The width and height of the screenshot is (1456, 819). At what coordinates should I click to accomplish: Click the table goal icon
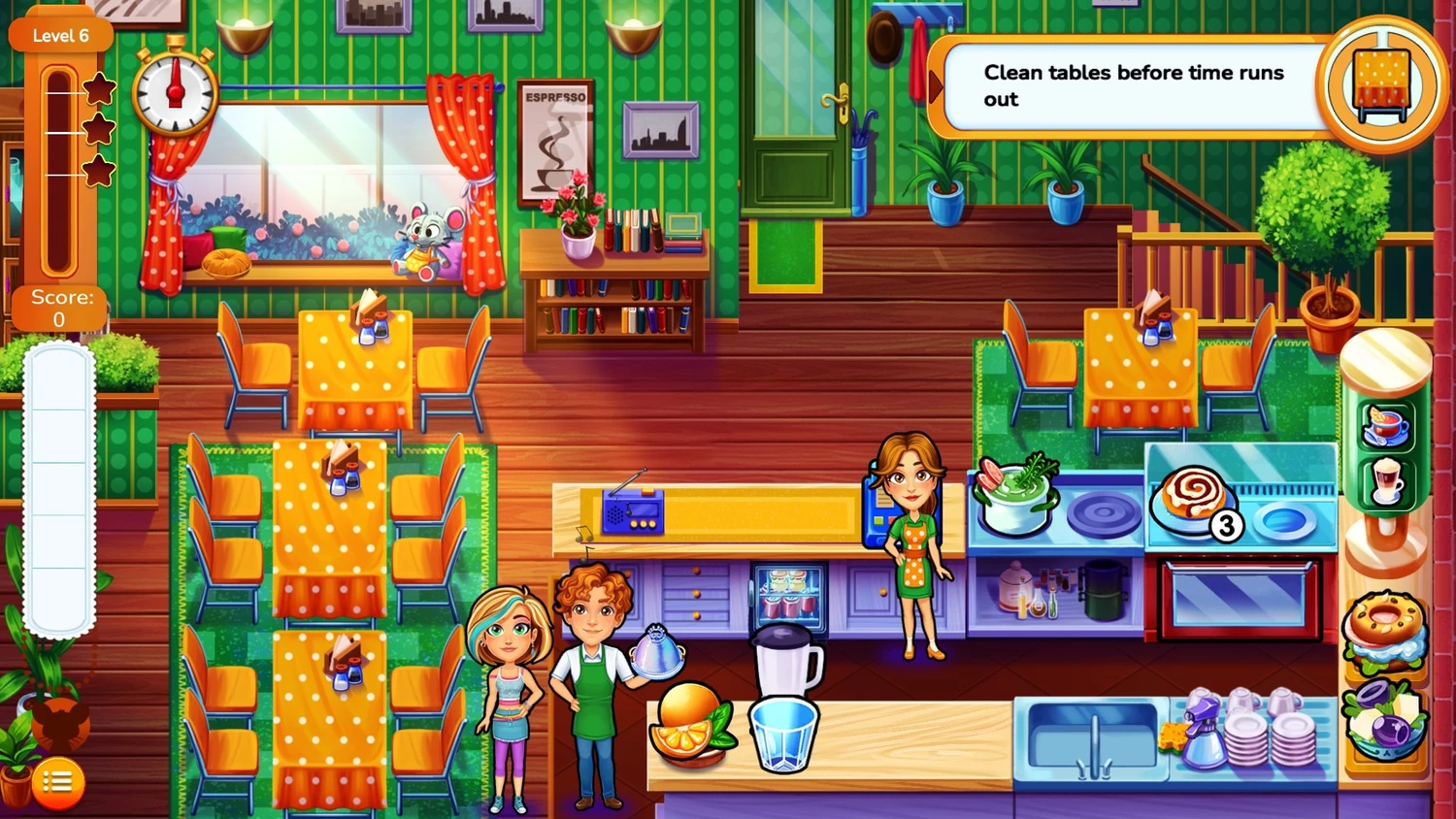coord(1382,84)
